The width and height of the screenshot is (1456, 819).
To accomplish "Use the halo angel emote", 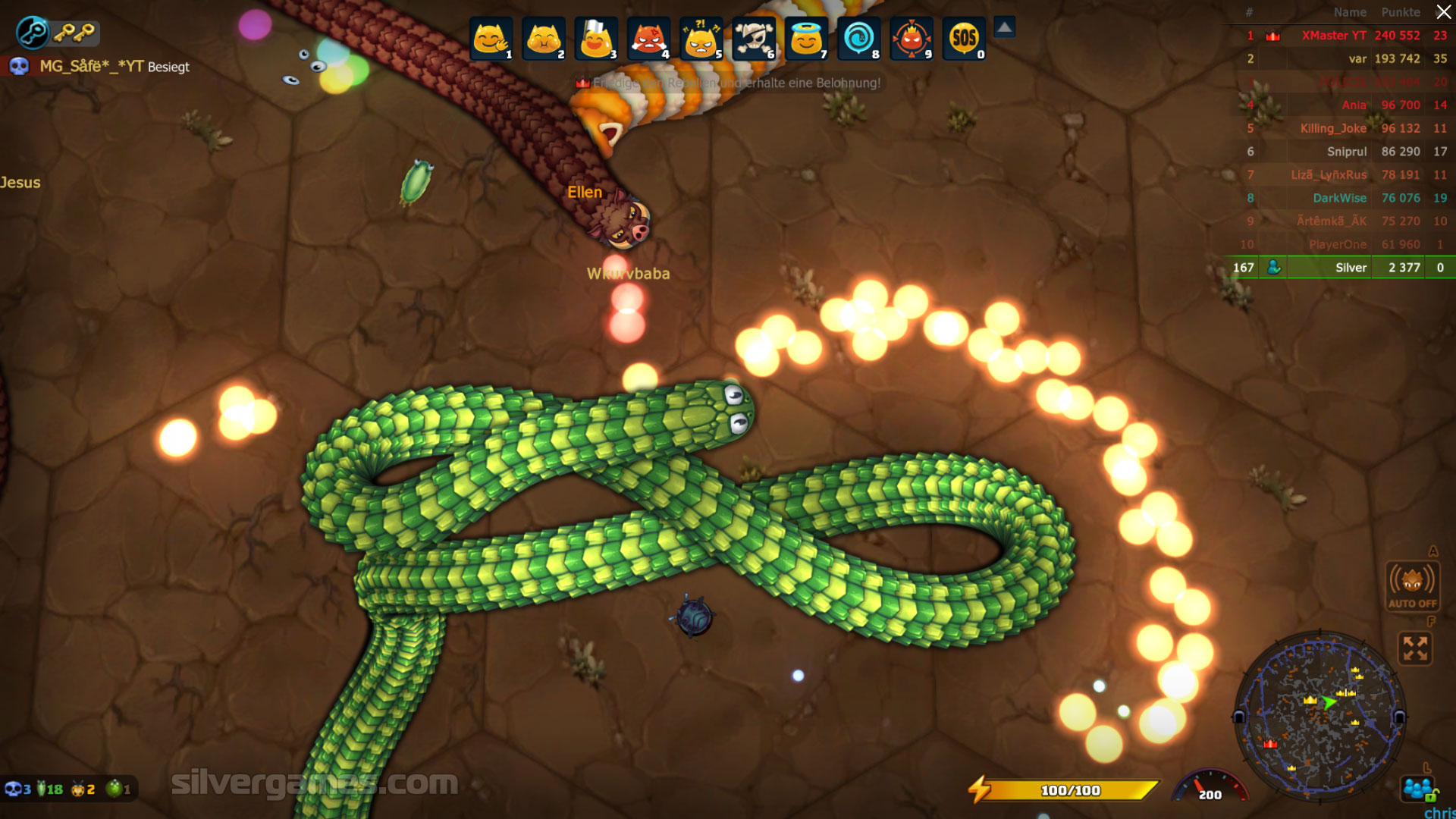I will pos(806,39).
